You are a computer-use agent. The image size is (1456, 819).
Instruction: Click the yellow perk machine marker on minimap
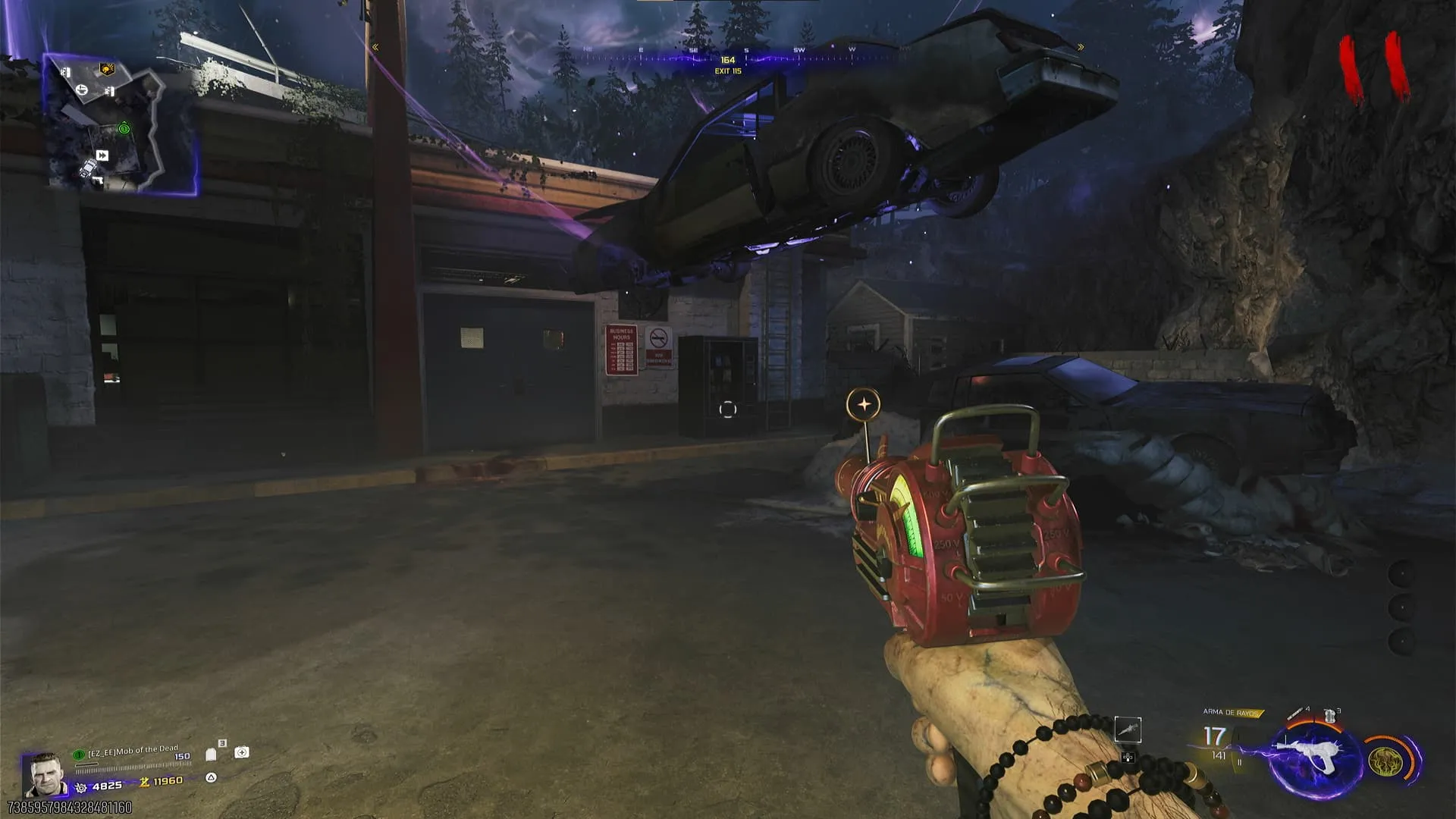coord(107,70)
